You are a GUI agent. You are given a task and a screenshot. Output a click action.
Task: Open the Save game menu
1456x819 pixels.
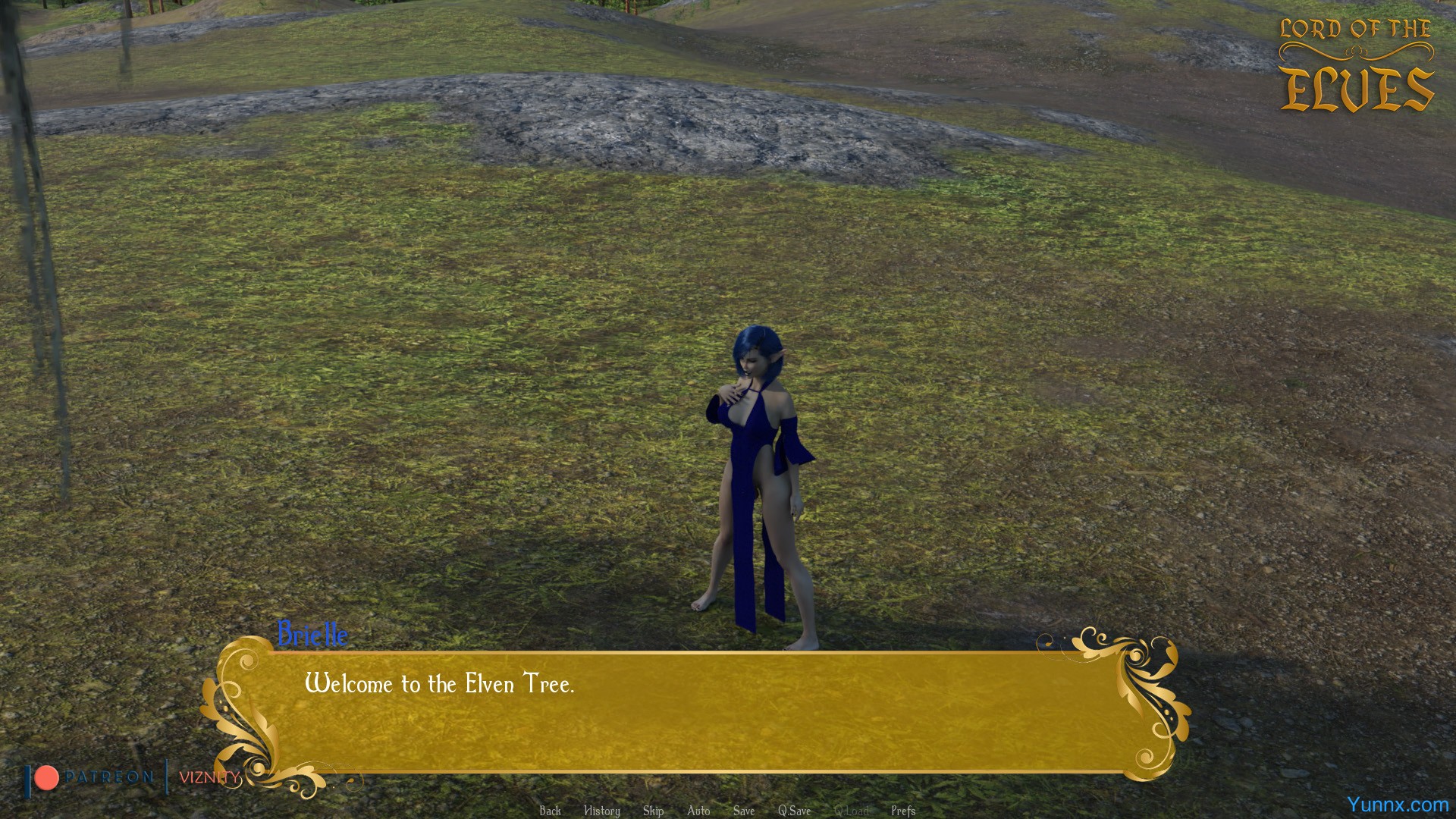[743, 811]
